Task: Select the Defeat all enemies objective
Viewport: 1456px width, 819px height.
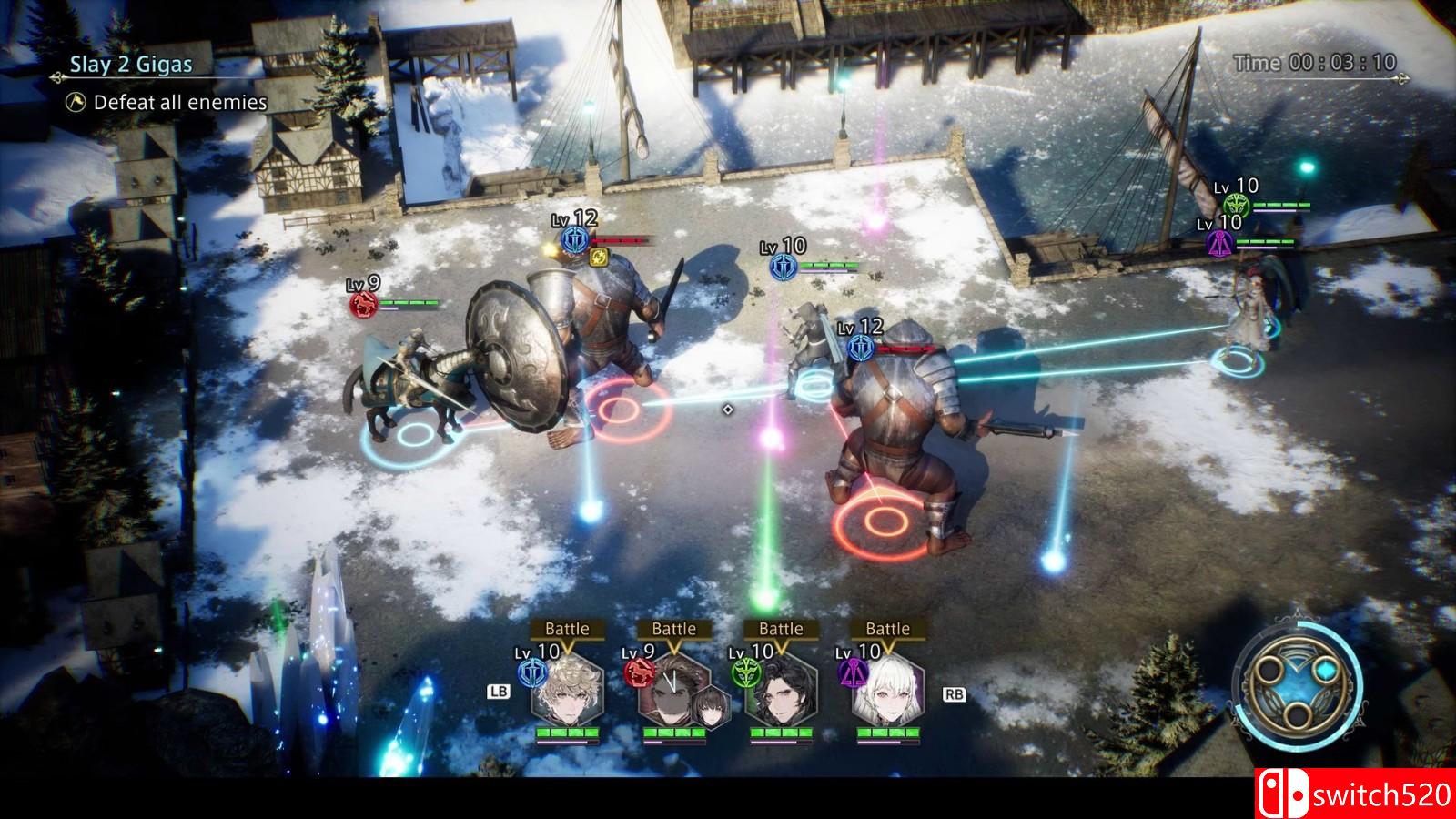Action: pos(180,103)
